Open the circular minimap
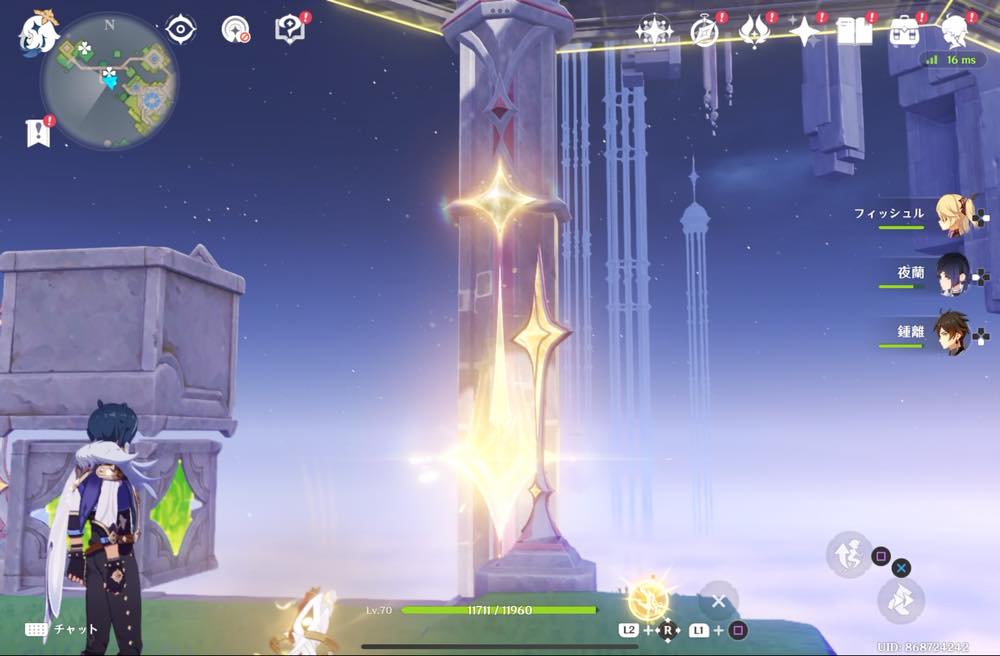The height and width of the screenshot is (656, 1000). 109,81
